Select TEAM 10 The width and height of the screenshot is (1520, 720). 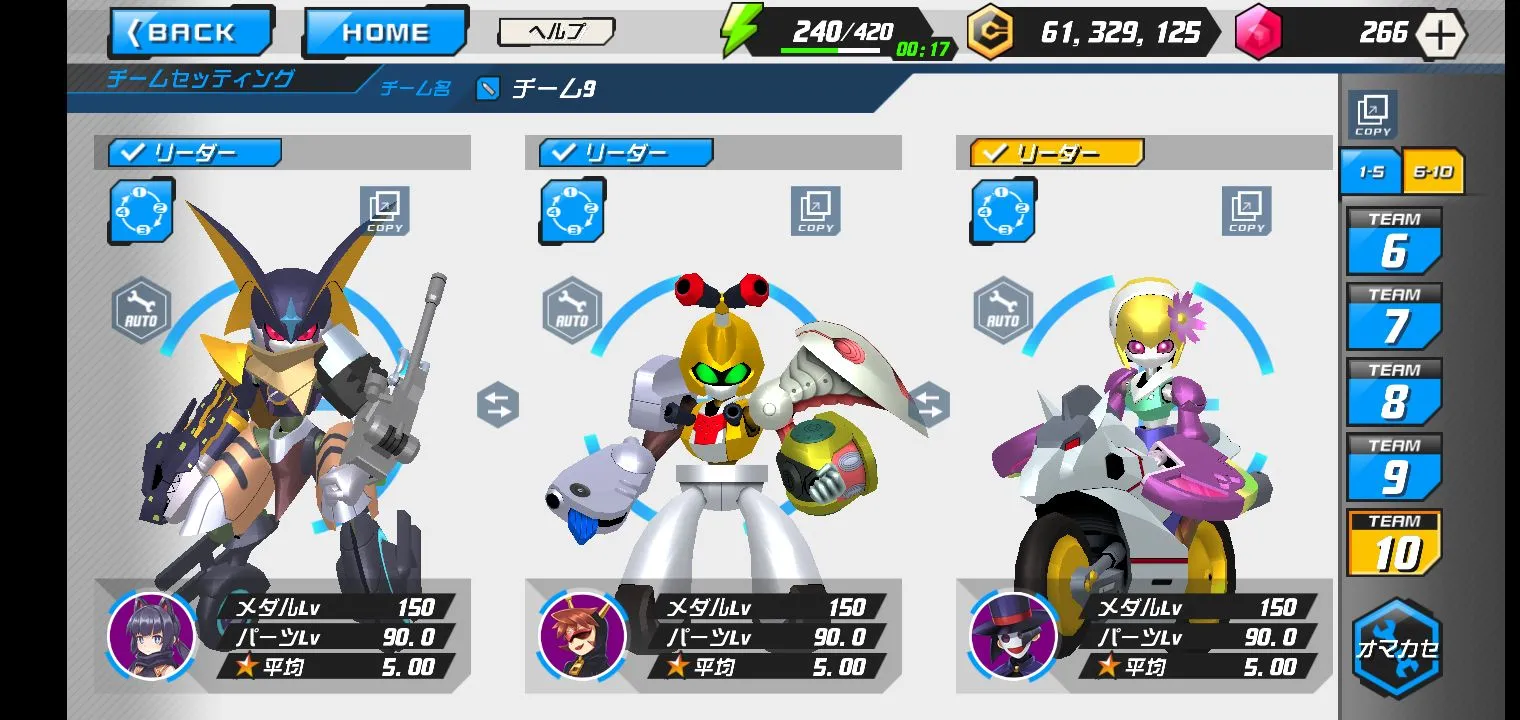click(x=1394, y=543)
